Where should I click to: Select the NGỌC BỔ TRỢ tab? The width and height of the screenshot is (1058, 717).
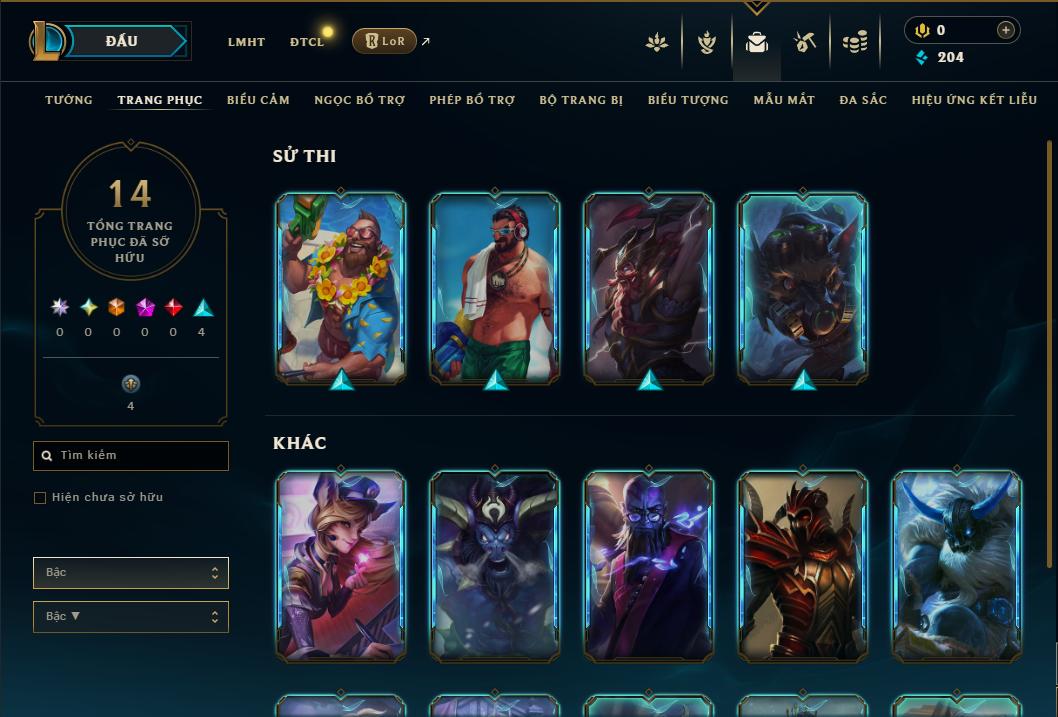(359, 100)
